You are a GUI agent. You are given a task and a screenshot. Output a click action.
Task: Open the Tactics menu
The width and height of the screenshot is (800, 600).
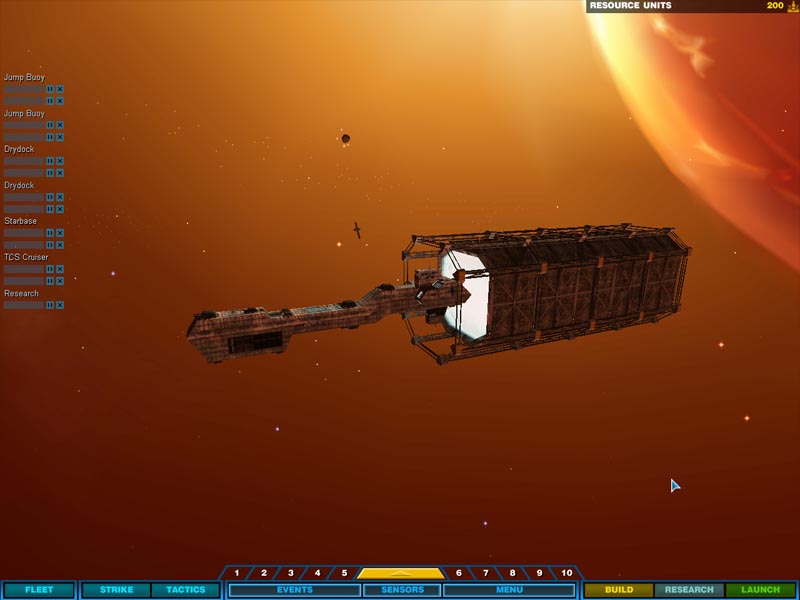point(185,590)
